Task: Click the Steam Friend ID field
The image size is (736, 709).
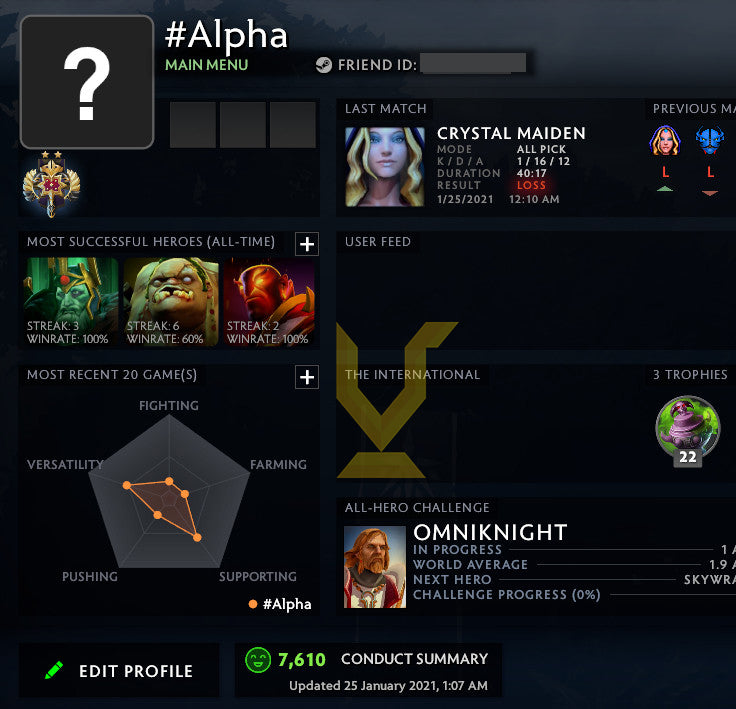Action: pos(472,64)
